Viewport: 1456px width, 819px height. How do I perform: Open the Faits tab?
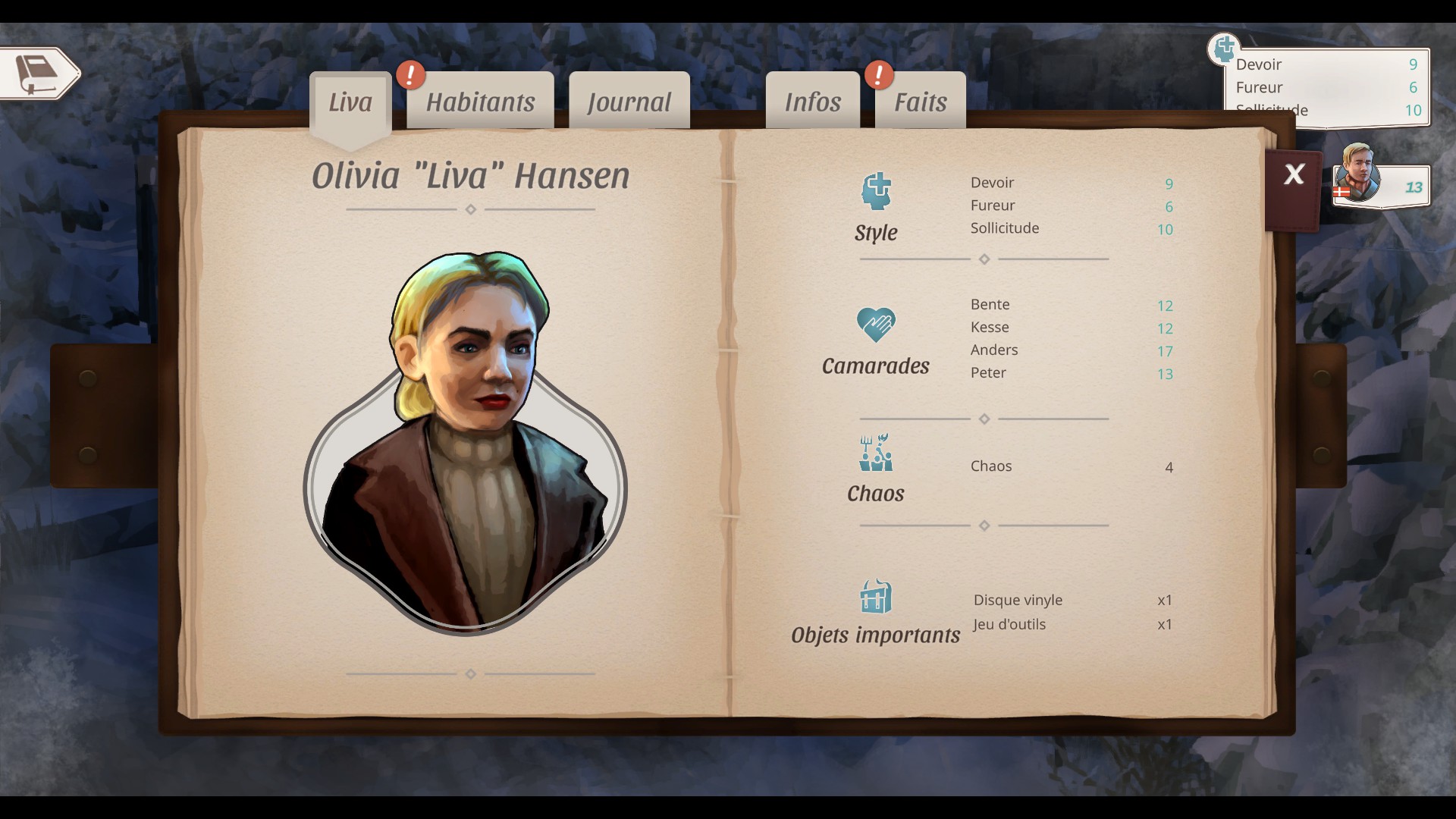pos(920,102)
